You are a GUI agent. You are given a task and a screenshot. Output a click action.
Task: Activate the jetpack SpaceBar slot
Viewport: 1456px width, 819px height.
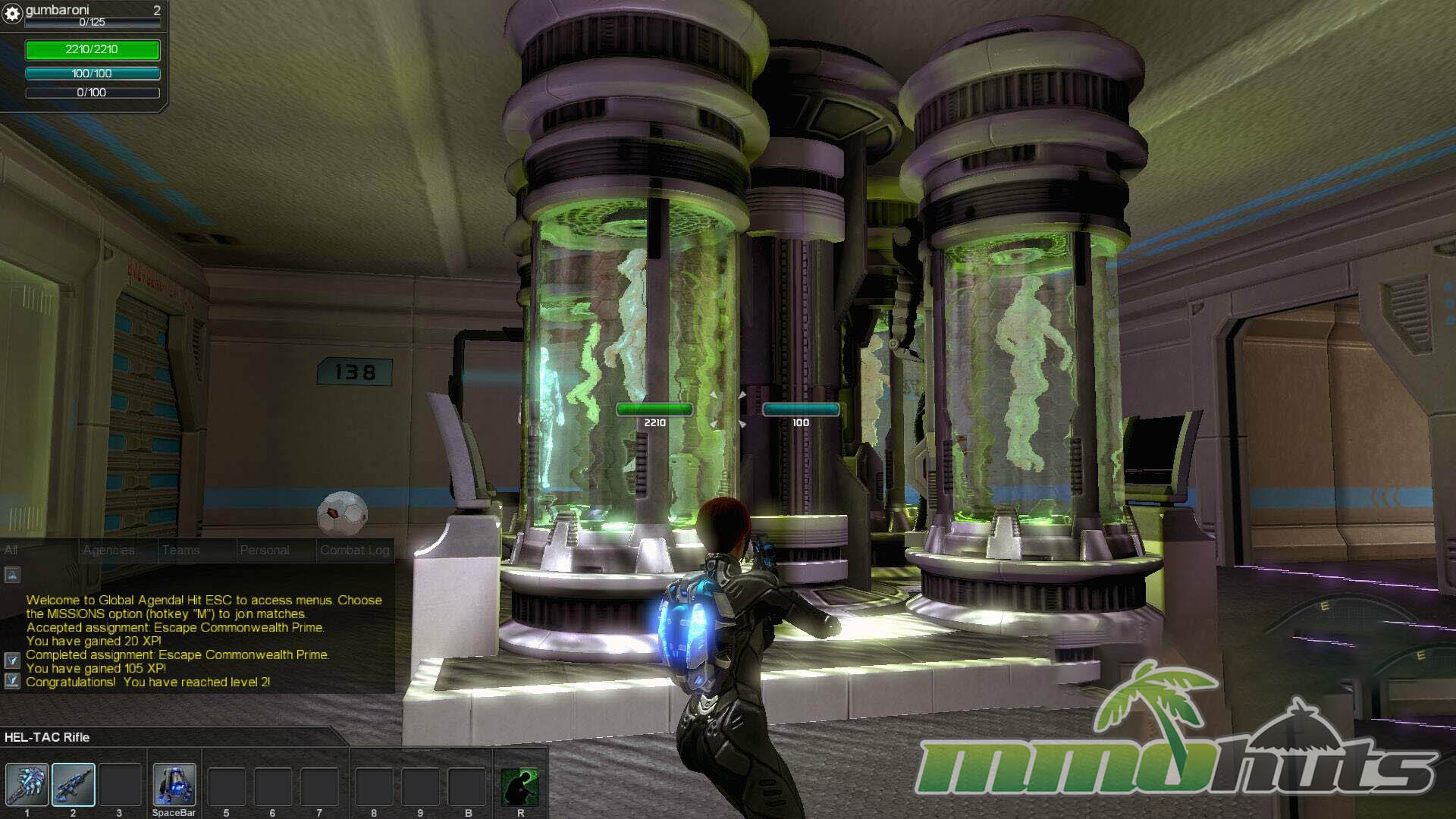click(x=174, y=785)
